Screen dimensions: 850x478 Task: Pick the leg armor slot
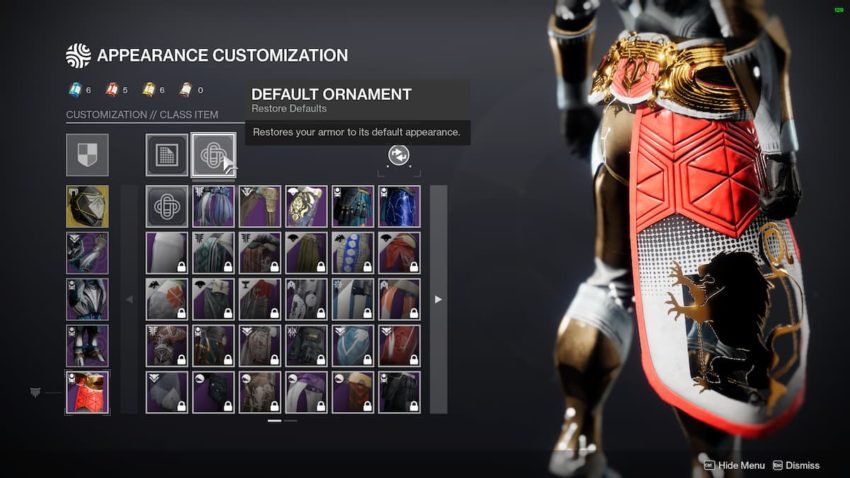[87, 345]
